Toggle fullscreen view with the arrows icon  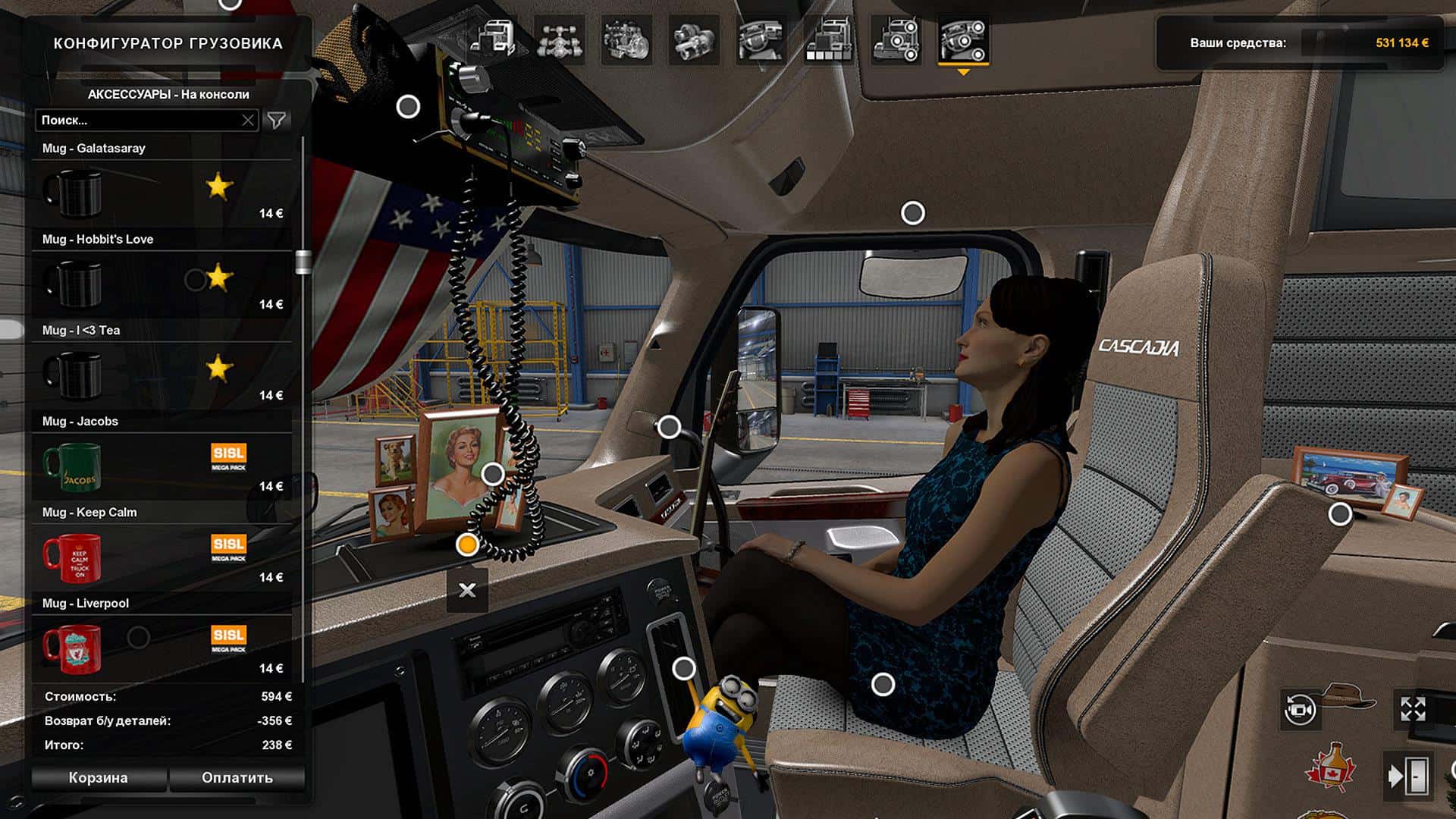click(1413, 710)
